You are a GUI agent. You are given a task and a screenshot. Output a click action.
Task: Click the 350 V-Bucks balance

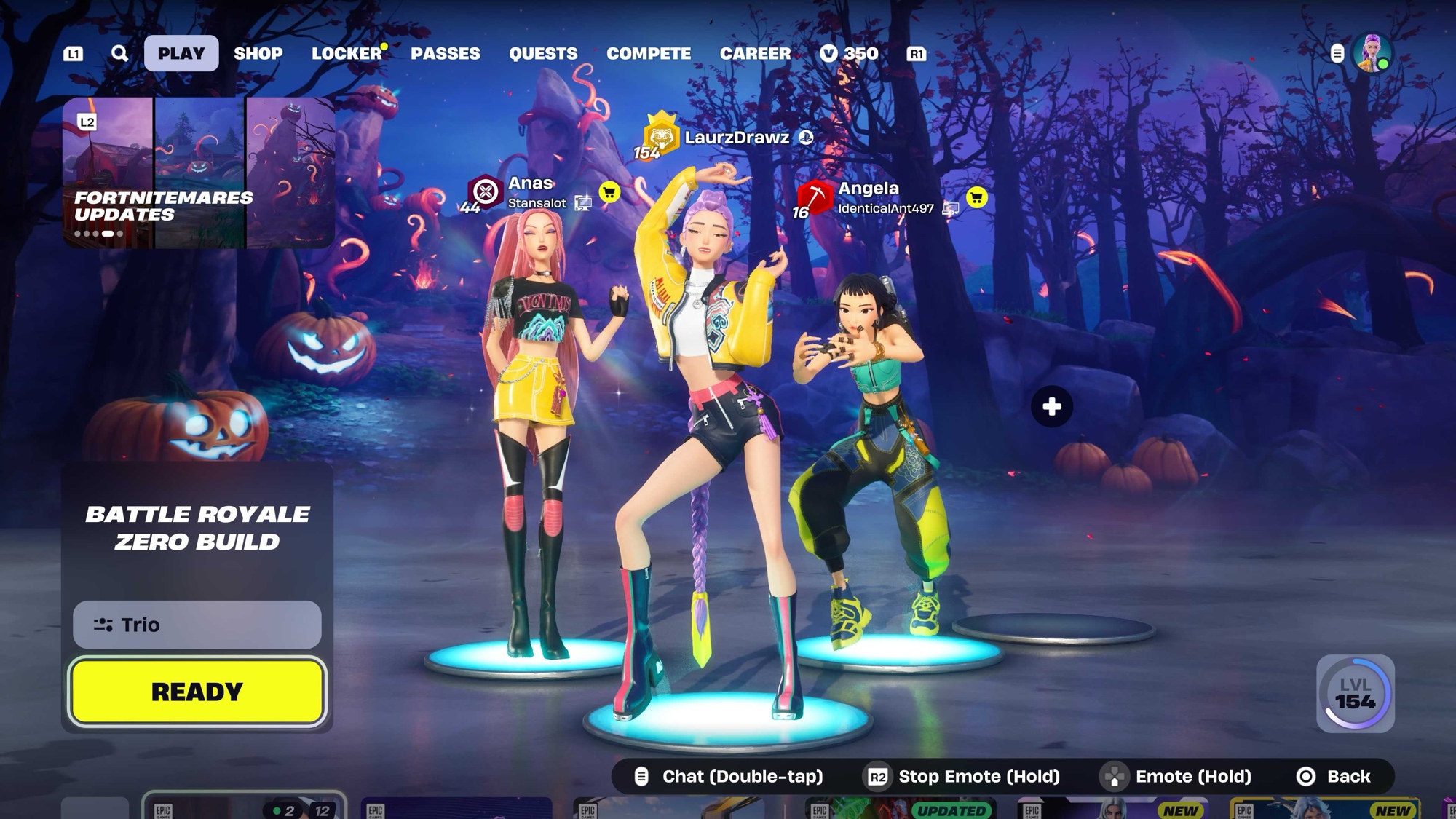pyautogui.click(x=849, y=53)
